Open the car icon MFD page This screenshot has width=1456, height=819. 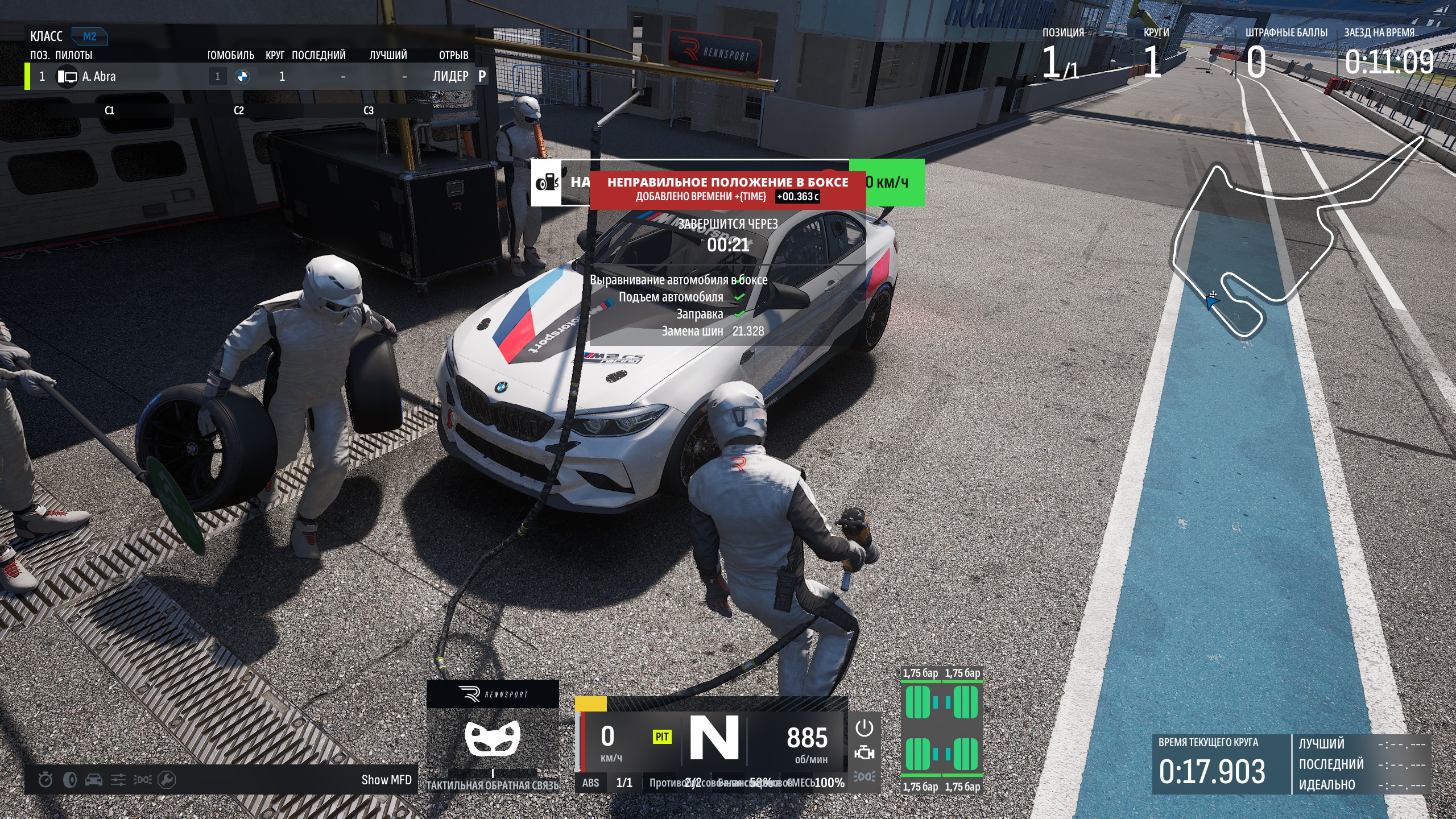tap(94, 780)
